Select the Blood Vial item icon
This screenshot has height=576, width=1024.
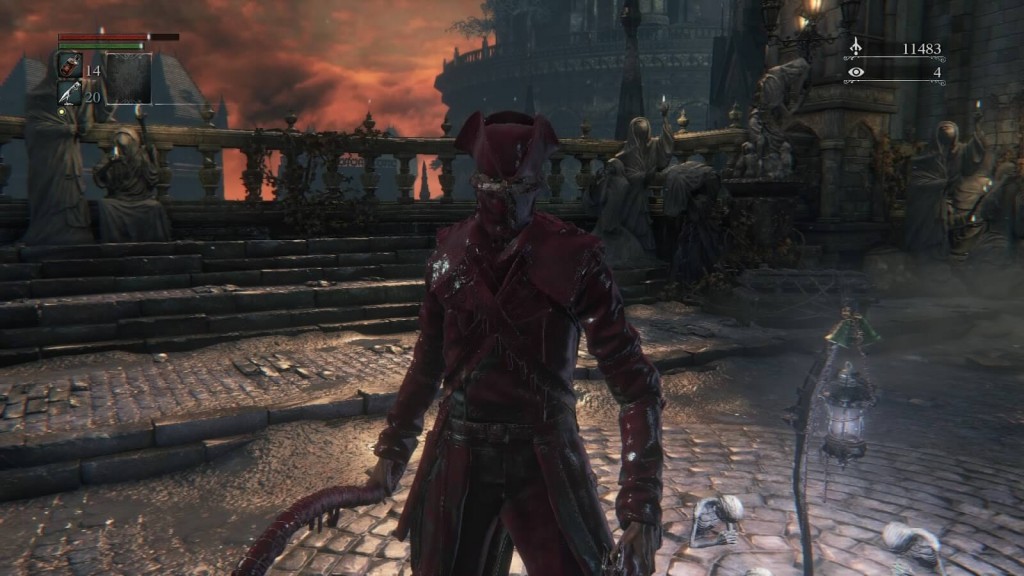pyautogui.click(x=70, y=66)
